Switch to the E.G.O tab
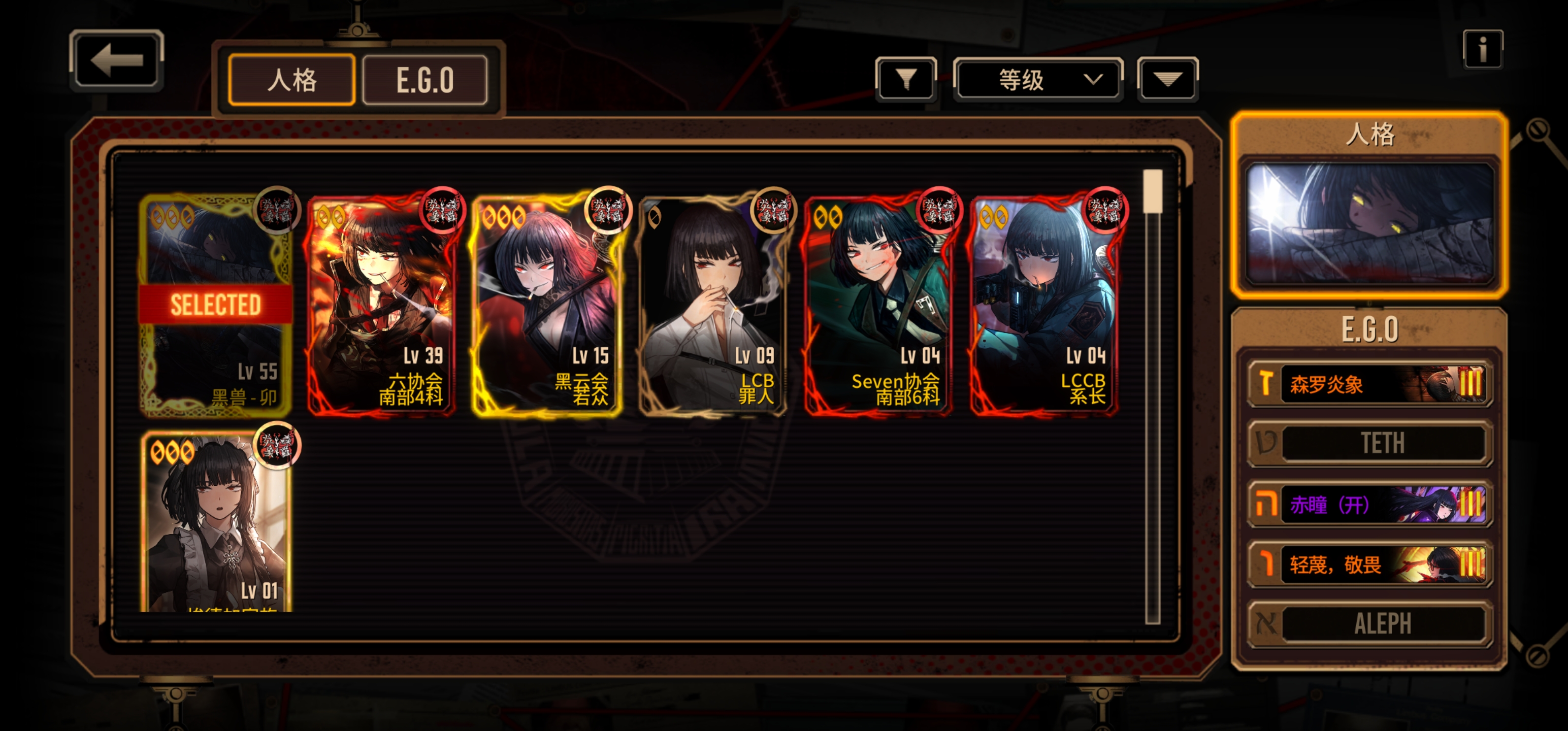The height and width of the screenshot is (731, 1568). tap(425, 80)
